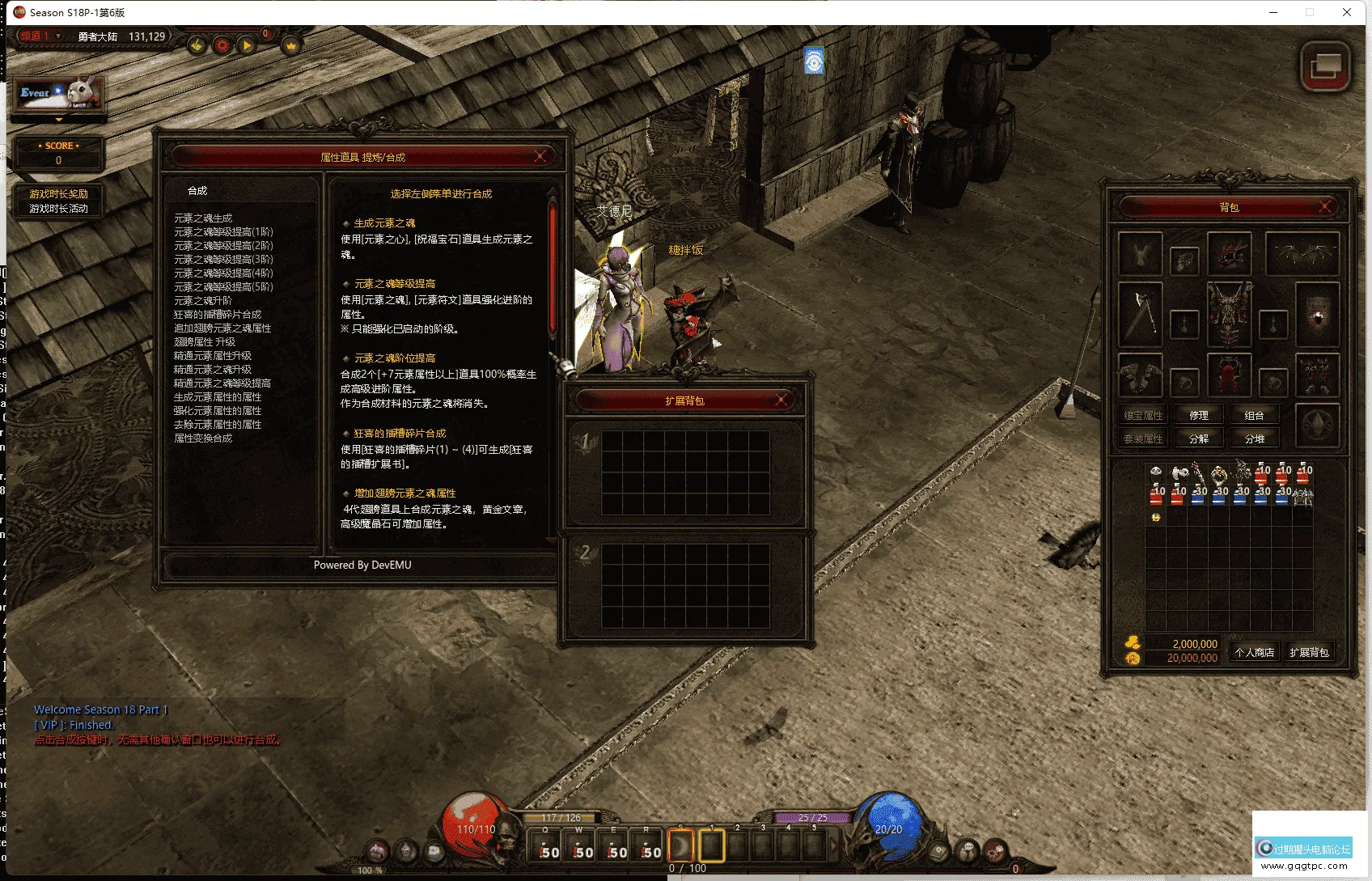The image size is (1372, 881).
Task: Click the 分解 disassemble button
Action: tap(1198, 439)
